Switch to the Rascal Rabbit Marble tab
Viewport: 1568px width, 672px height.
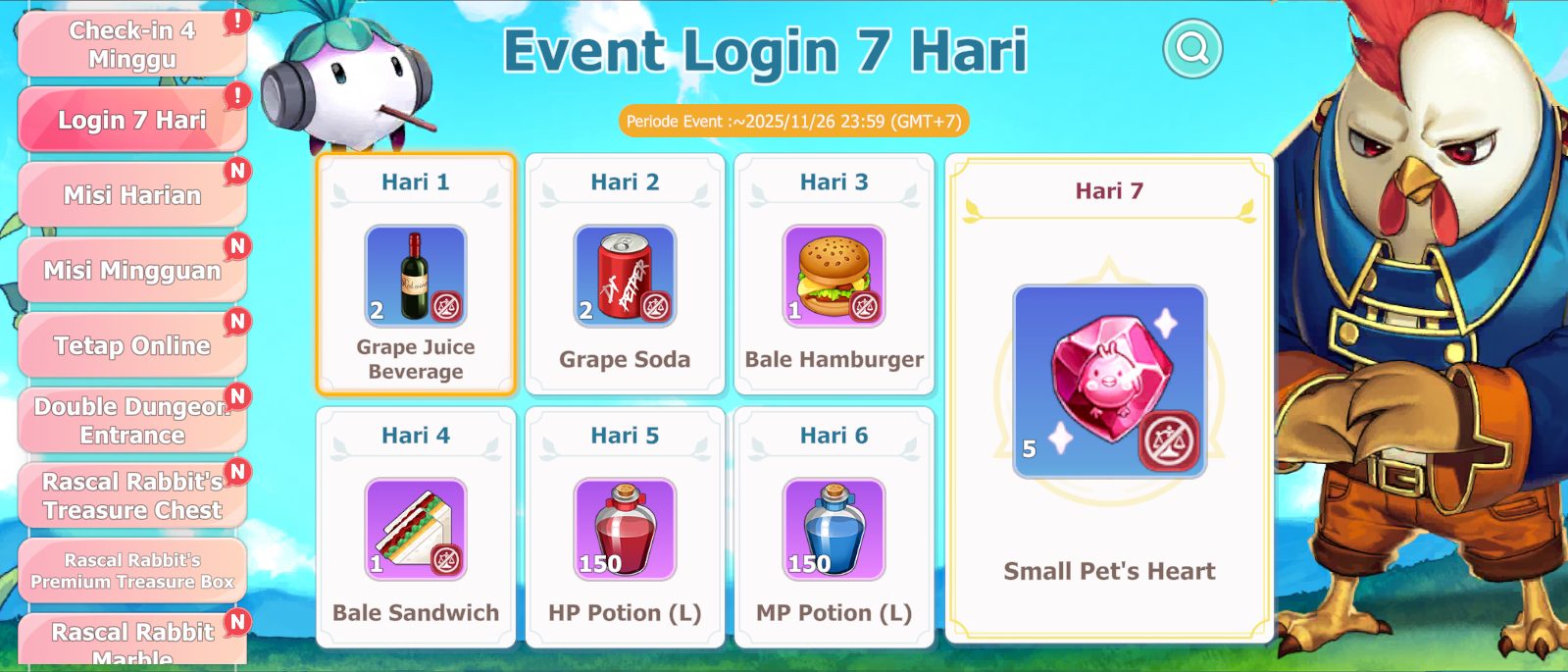[x=131, y=640]
